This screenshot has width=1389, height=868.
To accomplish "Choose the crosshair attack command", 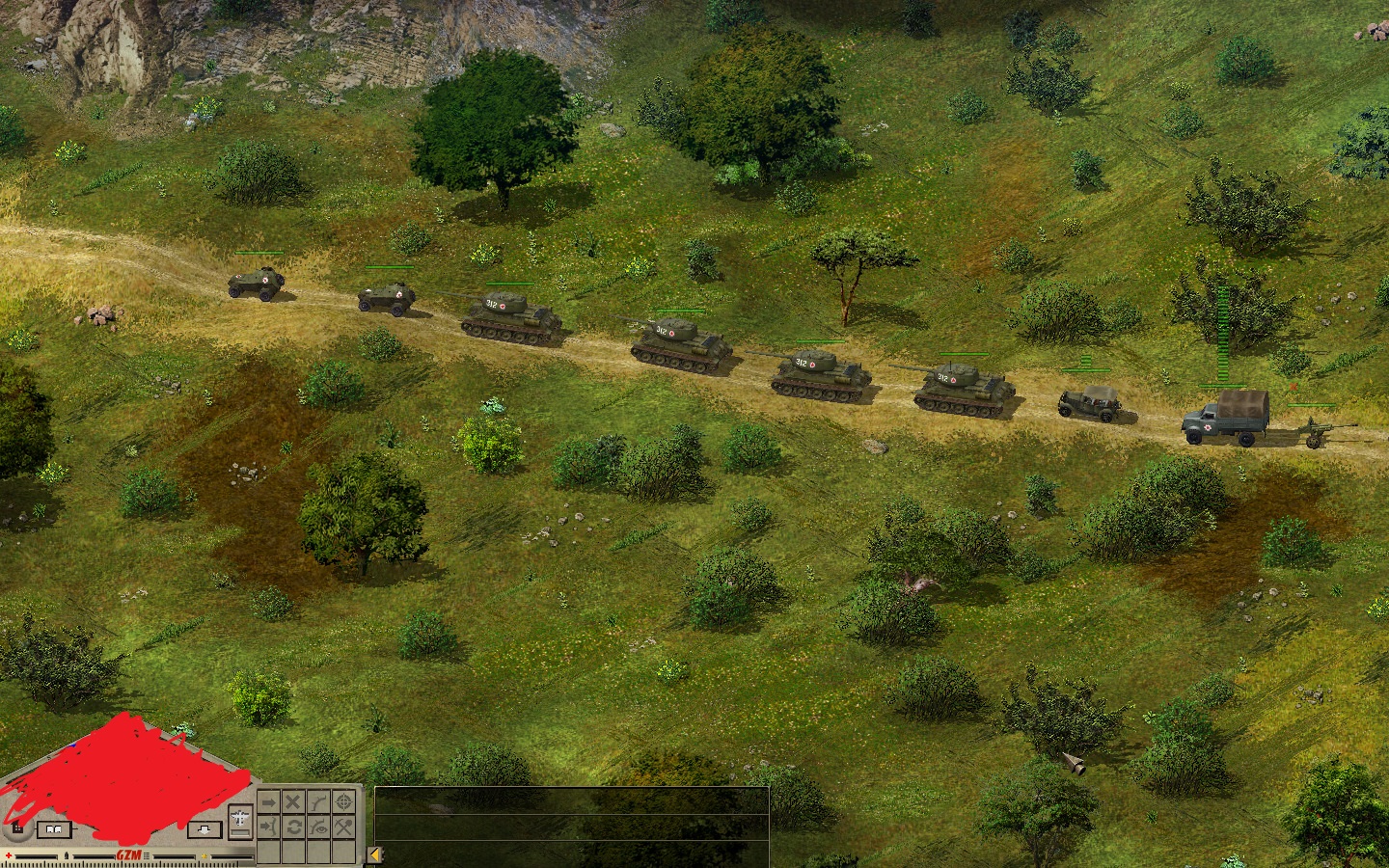I will coord(343,802).
